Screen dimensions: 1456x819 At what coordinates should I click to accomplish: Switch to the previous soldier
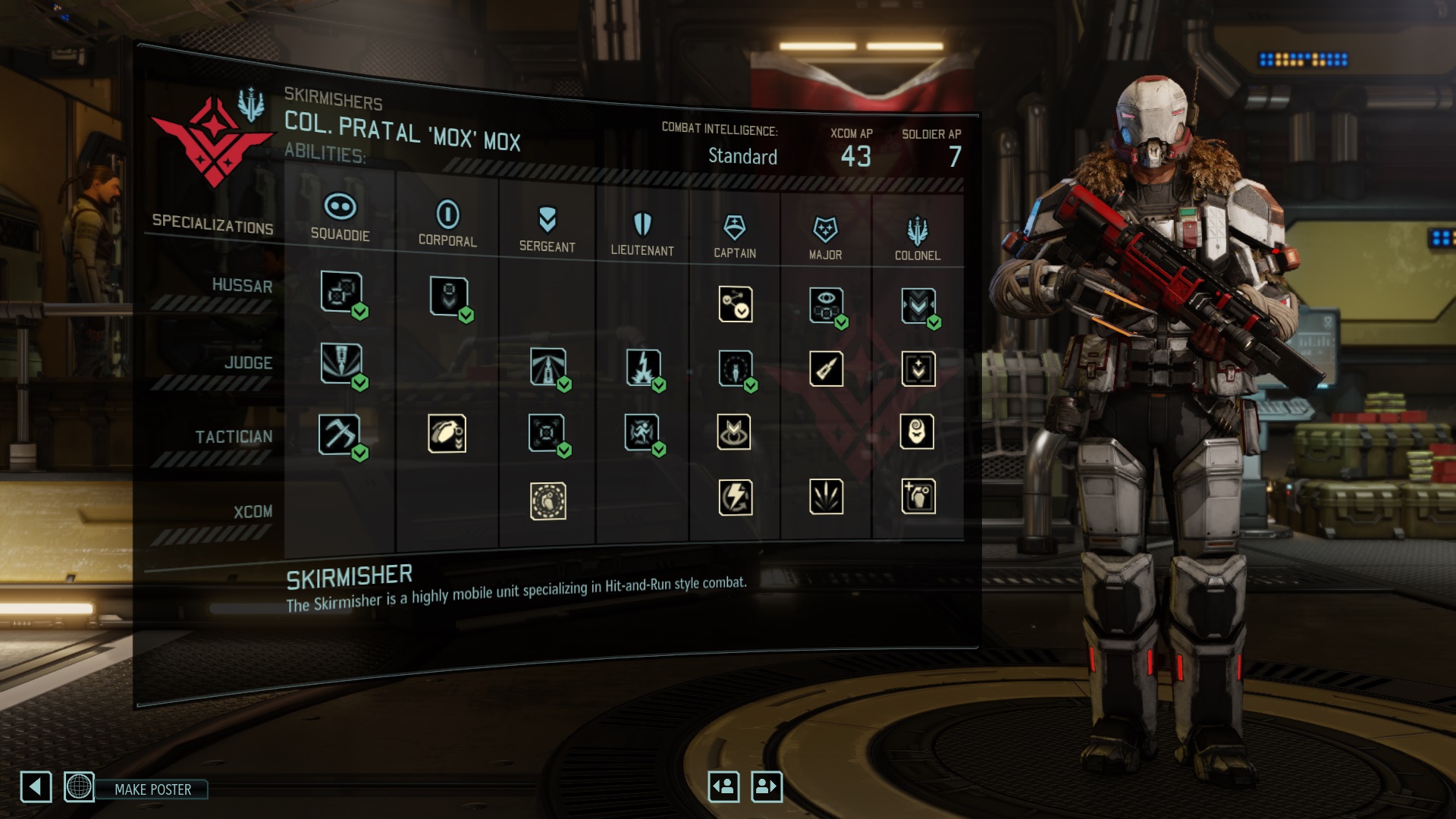coord(723,786)
